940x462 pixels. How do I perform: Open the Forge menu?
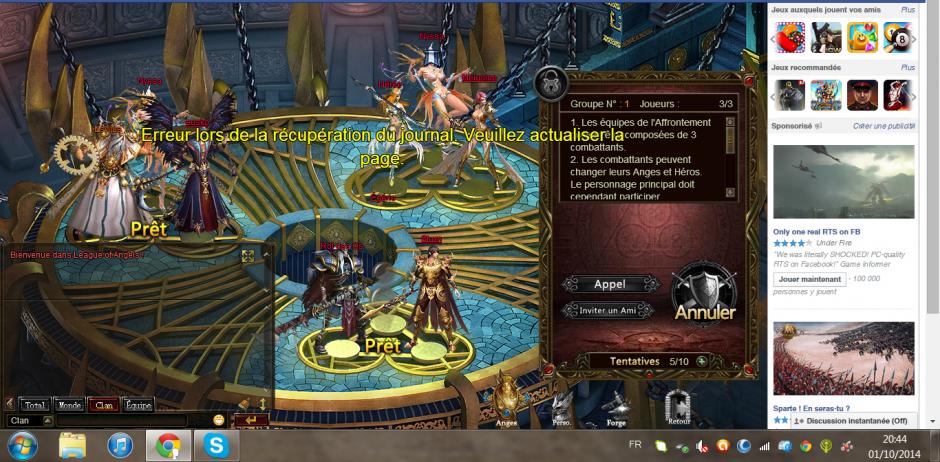tap(614, 405)
